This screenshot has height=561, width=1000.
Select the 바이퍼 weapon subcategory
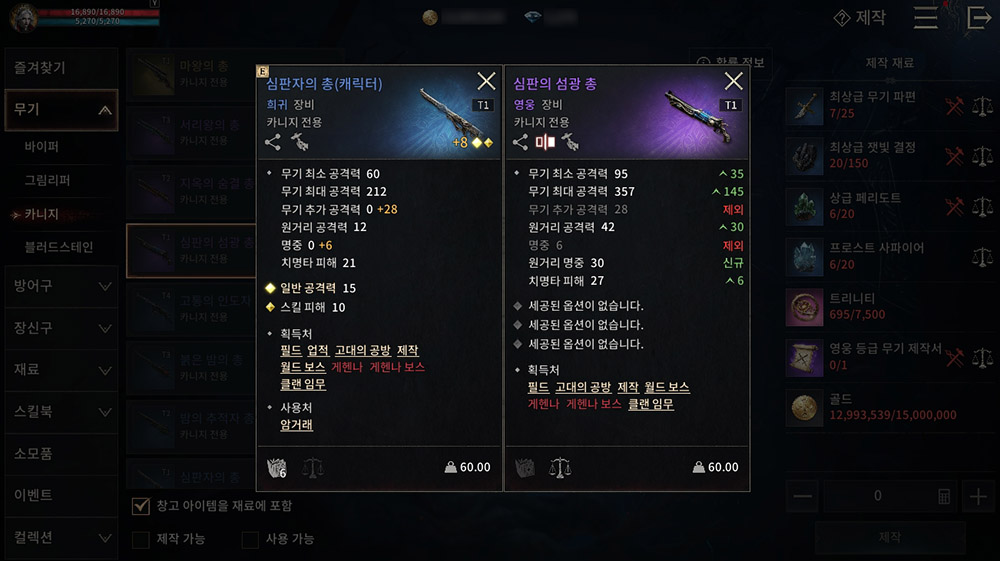click(43, 146)
